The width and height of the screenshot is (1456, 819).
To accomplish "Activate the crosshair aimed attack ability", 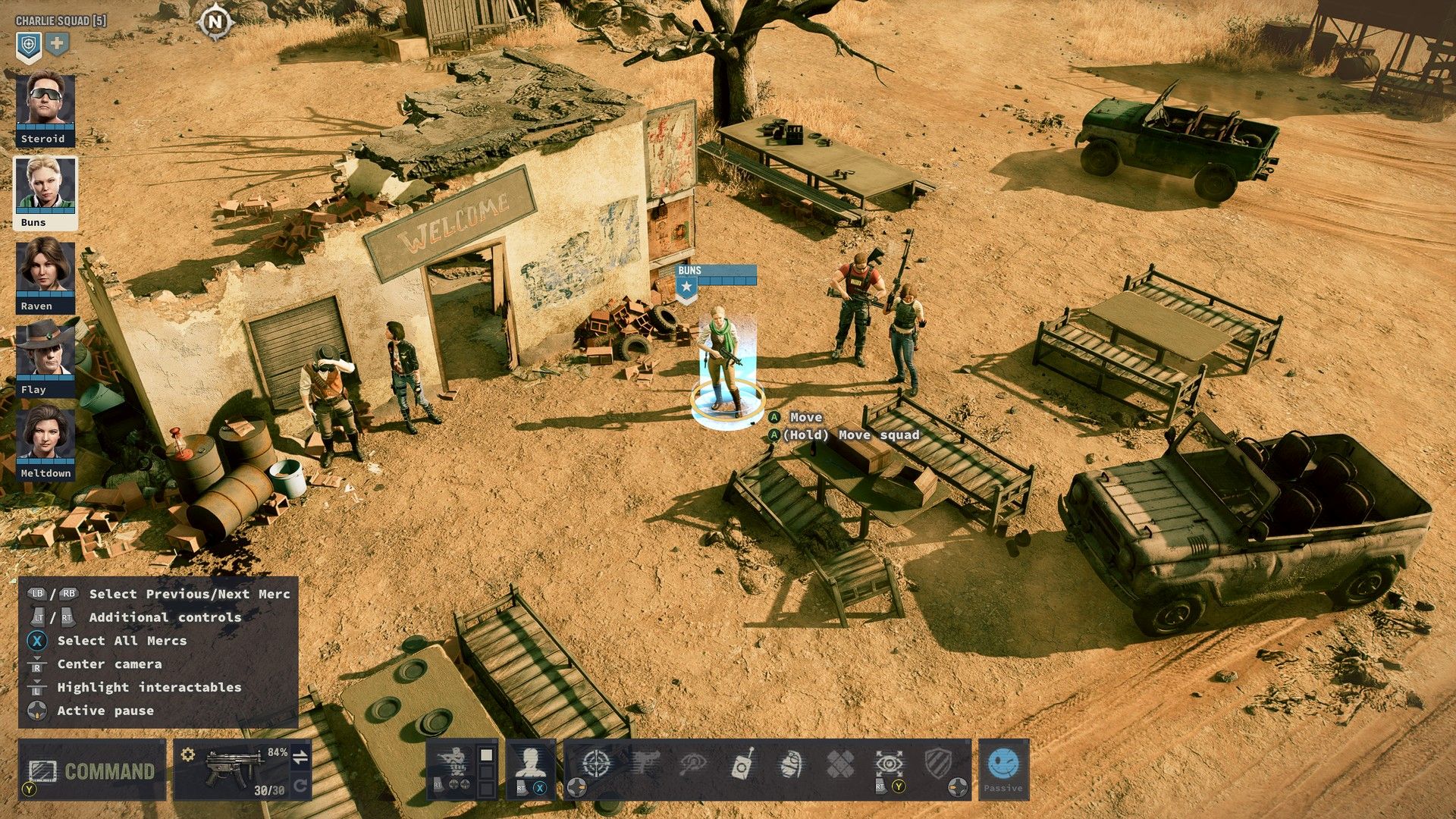I will pyautogui.click(x=596, y=763).
